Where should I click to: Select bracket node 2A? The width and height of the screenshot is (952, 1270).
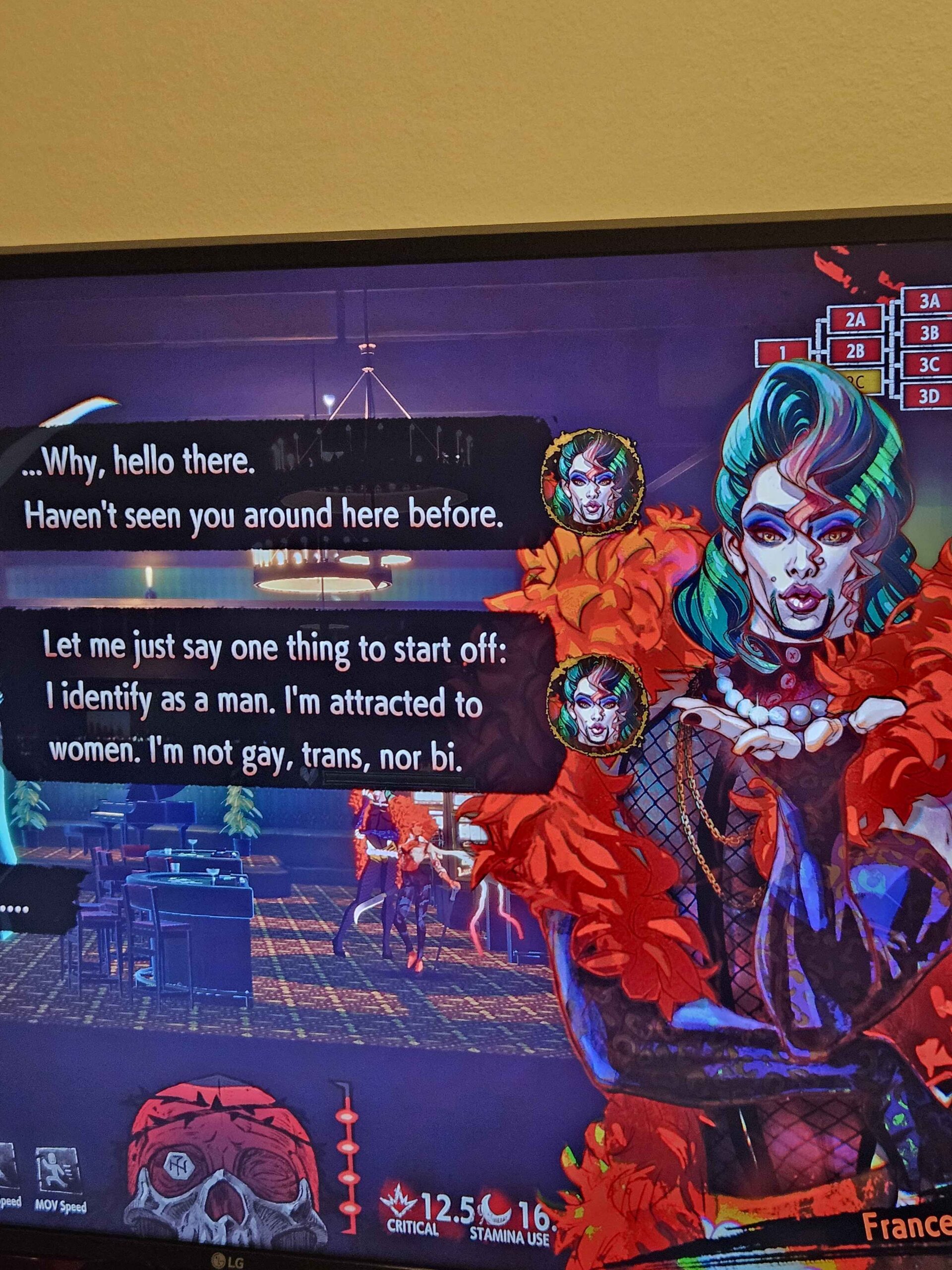[x=855, y=320]
